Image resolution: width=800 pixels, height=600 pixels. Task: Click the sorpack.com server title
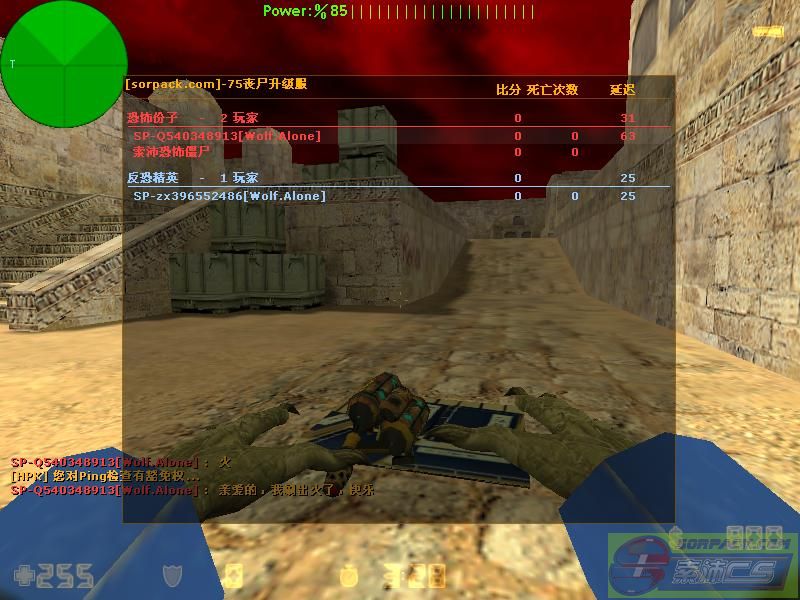pyautogui.click(x=215, y=84)
